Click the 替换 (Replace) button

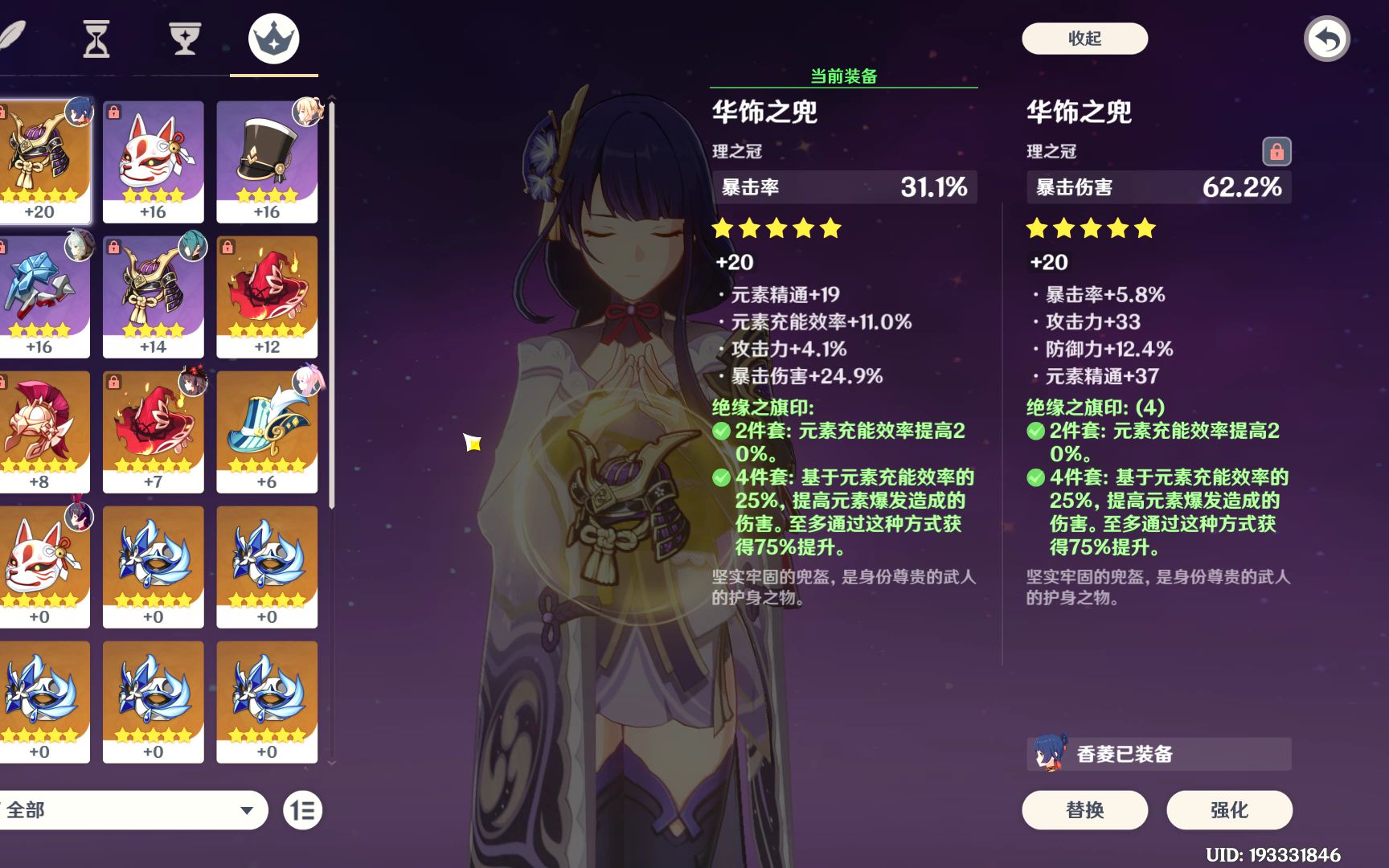tap(1087, 810)
